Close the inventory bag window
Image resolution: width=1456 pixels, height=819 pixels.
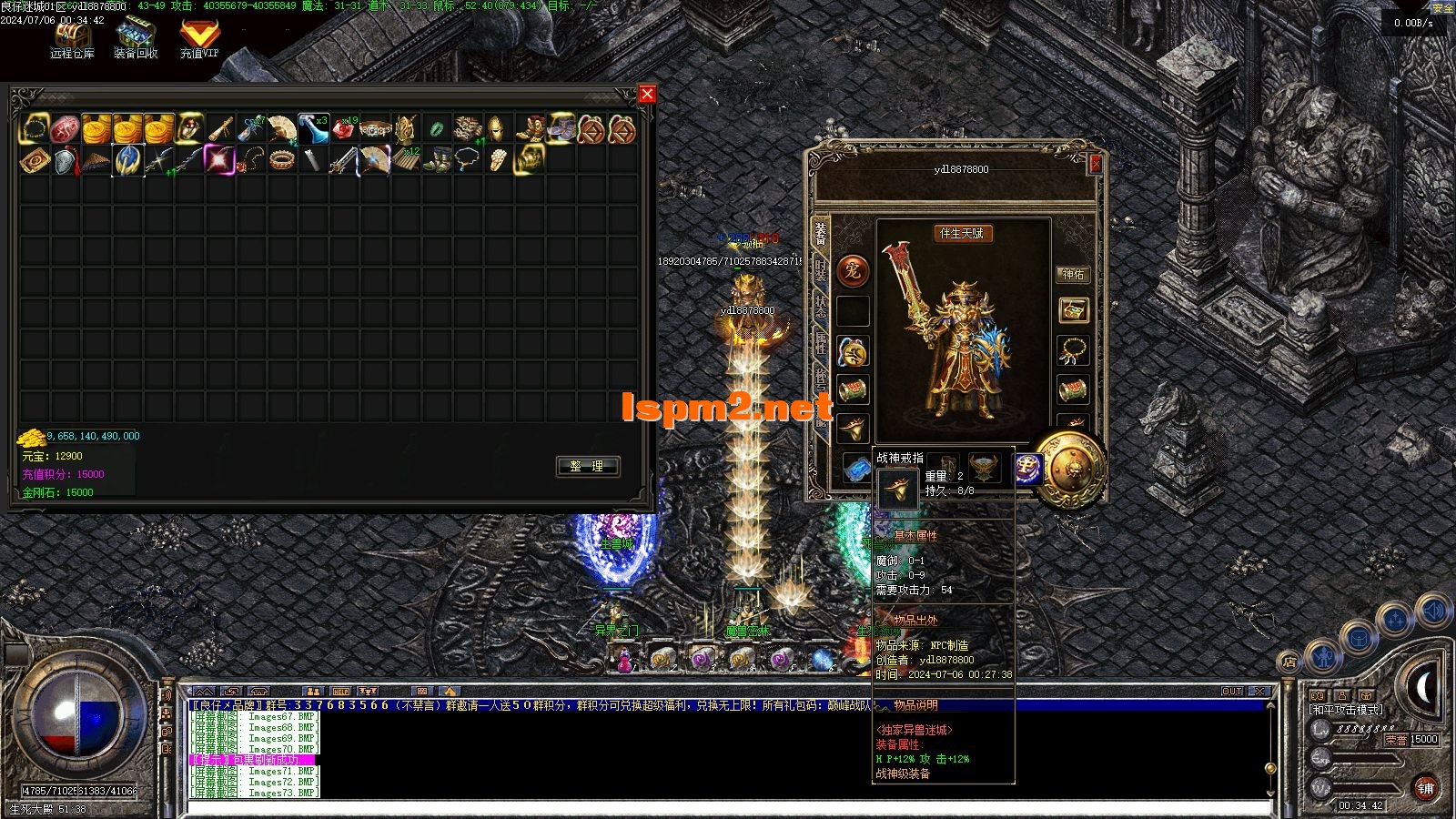tap(647, 94)
